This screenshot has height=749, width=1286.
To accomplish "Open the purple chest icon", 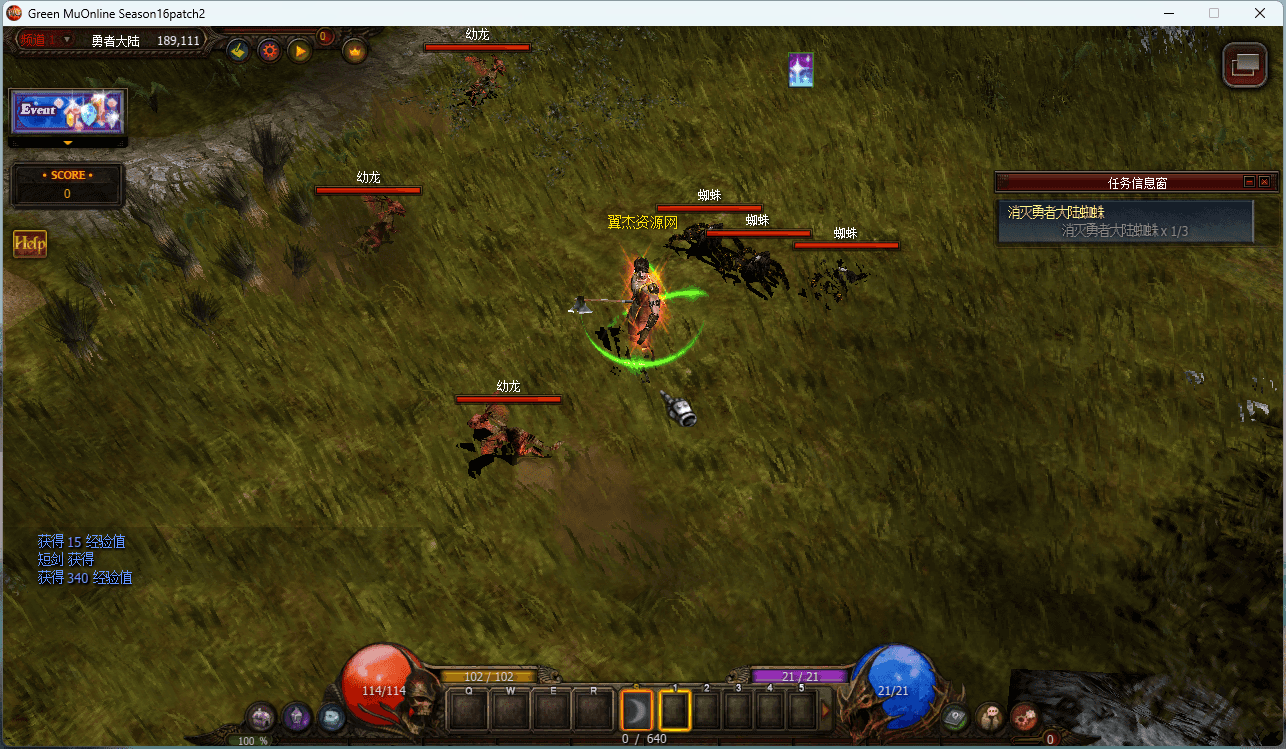I will pos(261,716).
